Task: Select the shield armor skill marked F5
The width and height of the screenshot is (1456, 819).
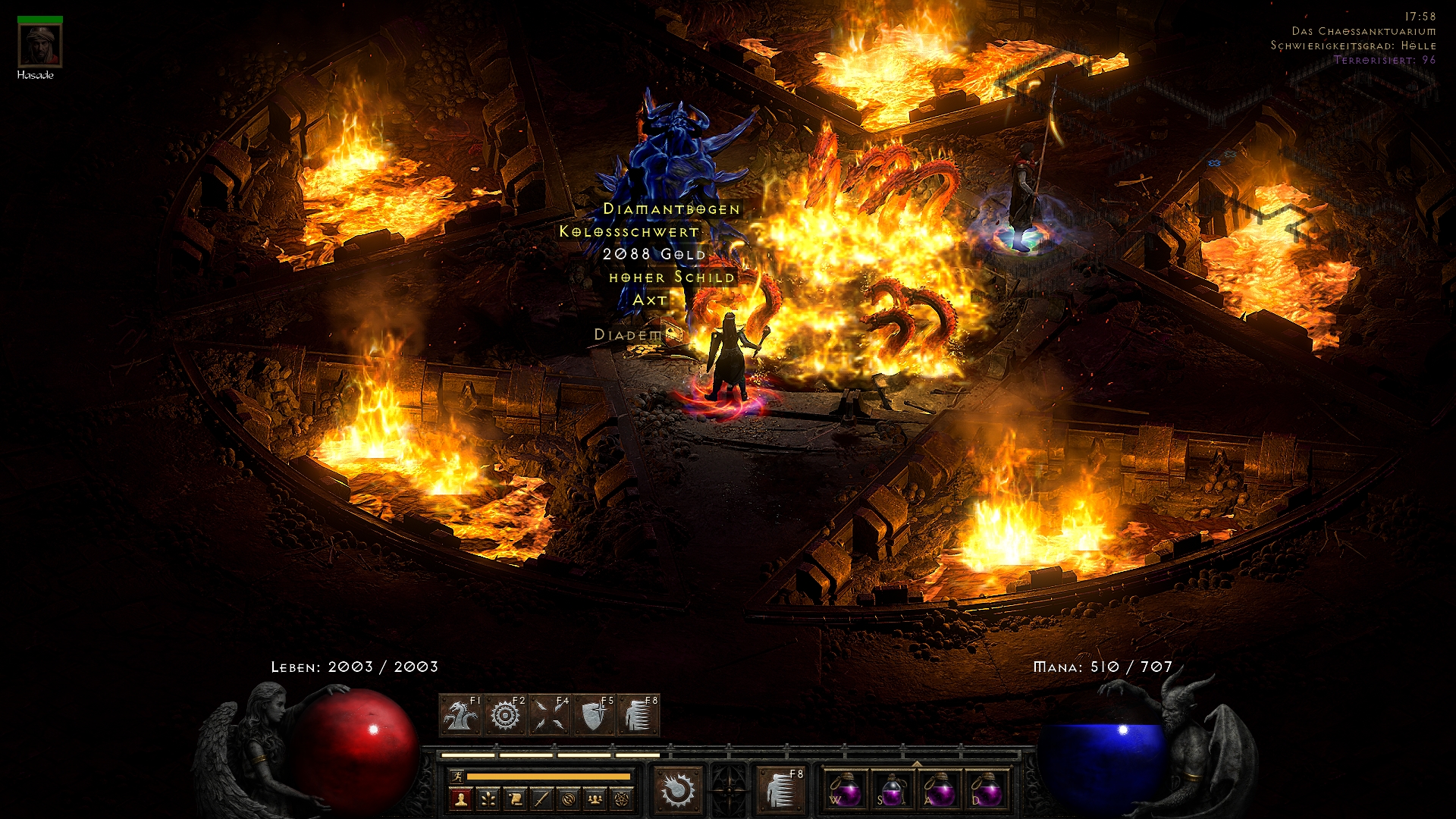Action: [x=595, y=715]
